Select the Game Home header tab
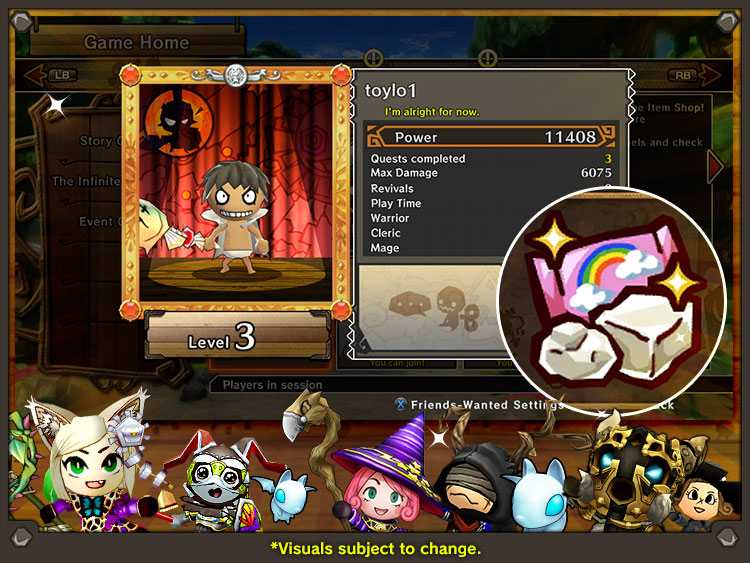 (137, 42)
